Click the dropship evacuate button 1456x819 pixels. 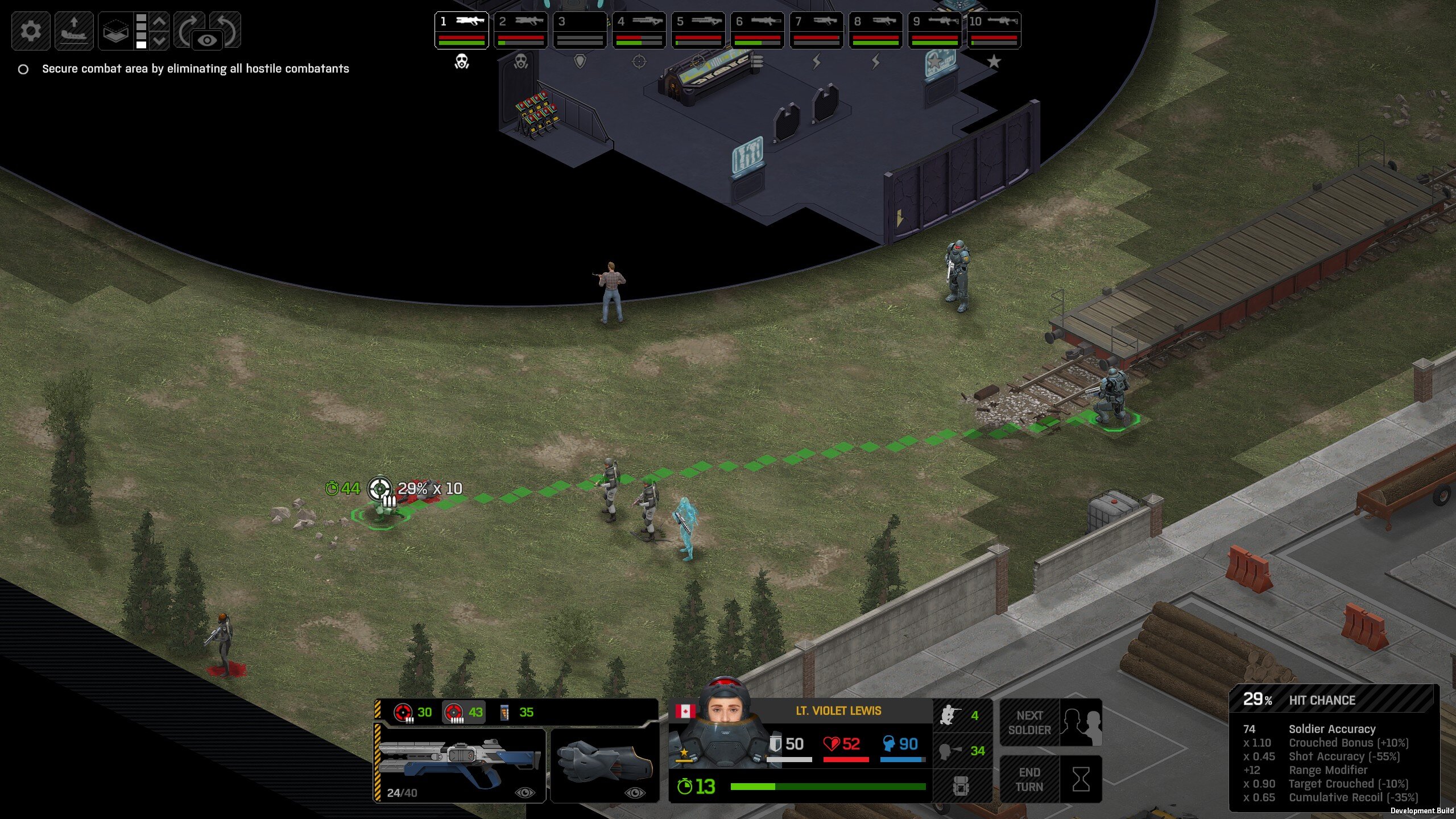(74, 30)
